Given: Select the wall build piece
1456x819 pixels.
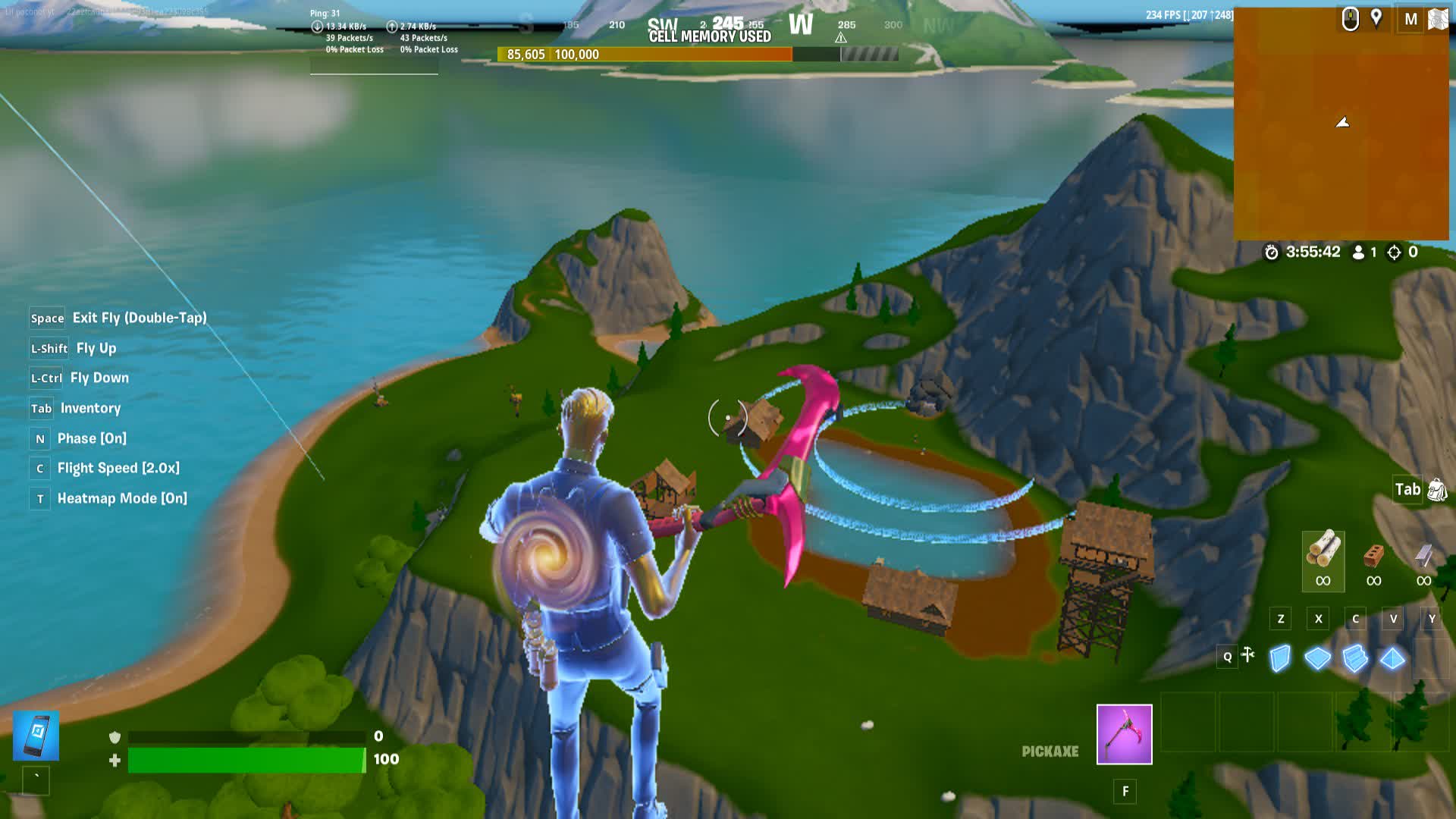Looking at the screenshot, I should (1280, 658).
